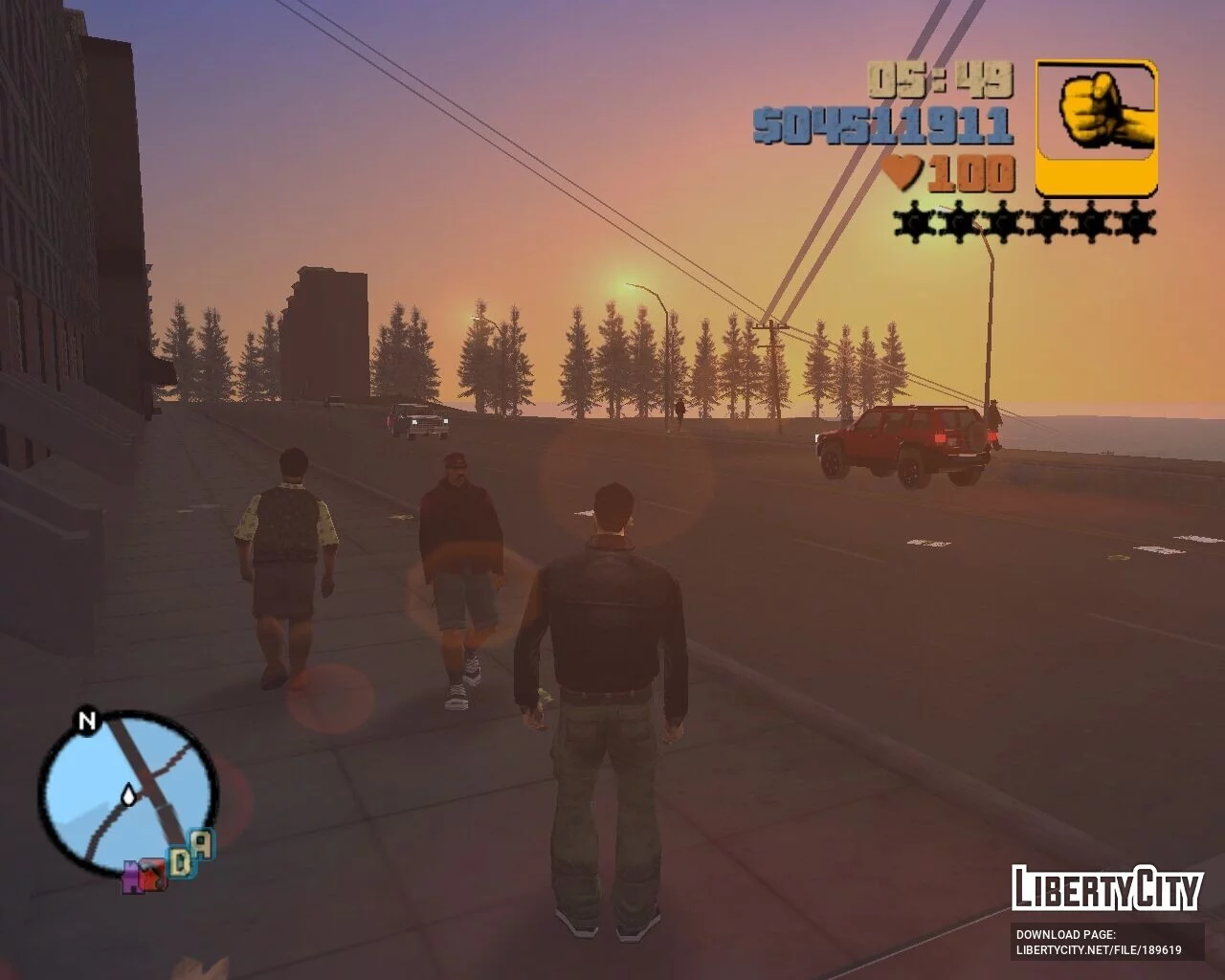Select the fist weapon icon
This screenshot has width=1225, height=980.
pyautogui.click(x=1097, y=127)
